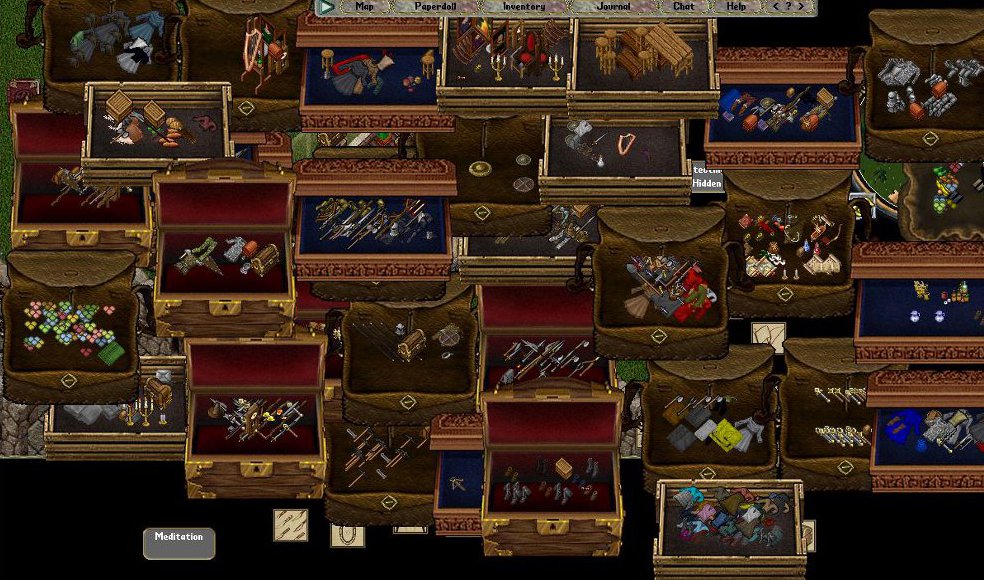Open the Help menu
Screen dimensions: 984x580
tap(736, 7)
